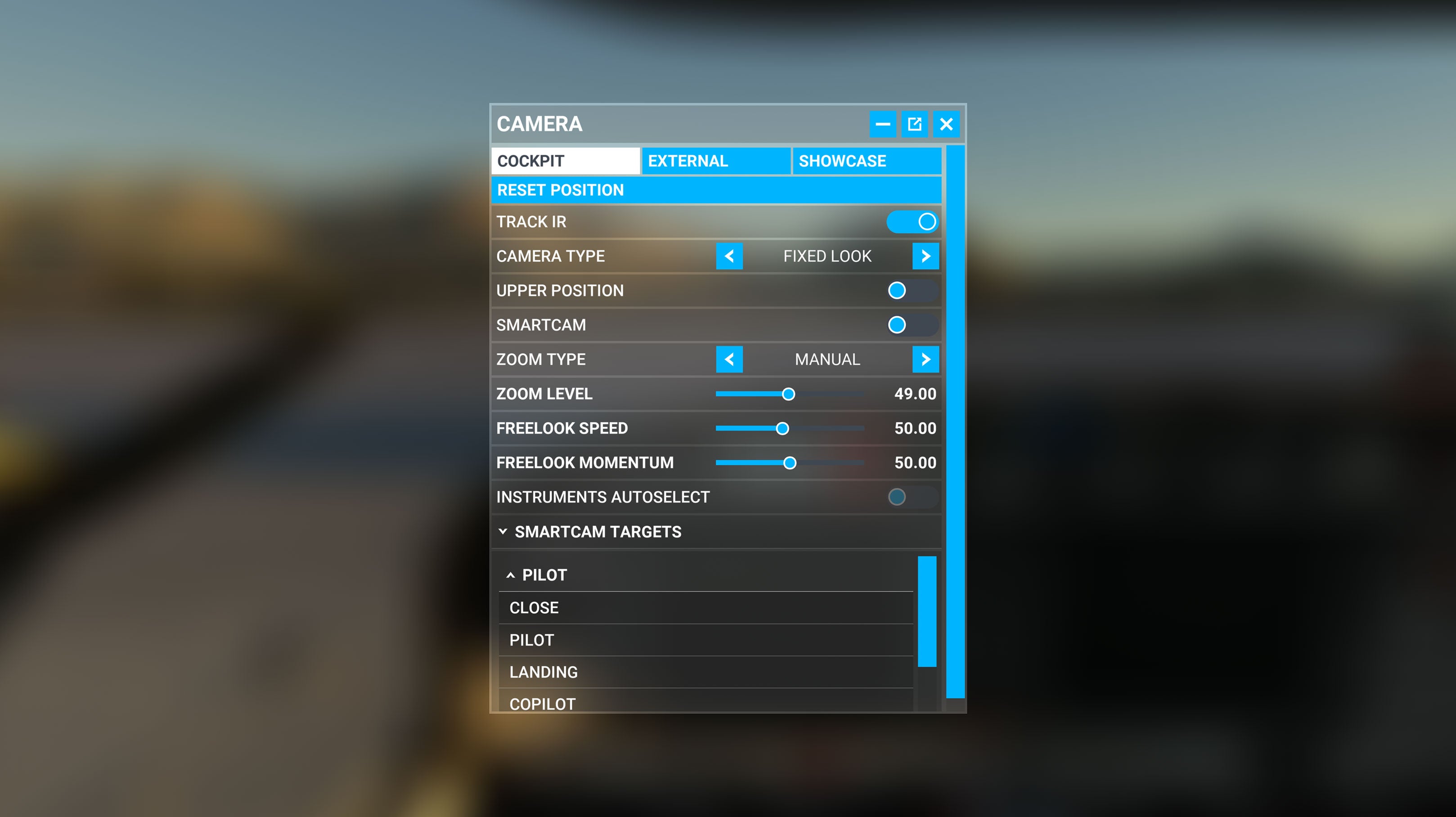Click the Freelook Speed slider handle

(x=782, y=428)
